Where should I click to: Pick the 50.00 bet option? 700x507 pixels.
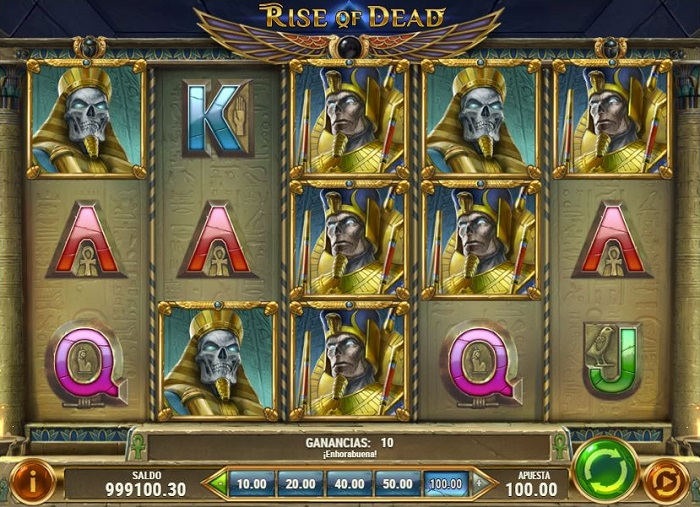[397, 484]
